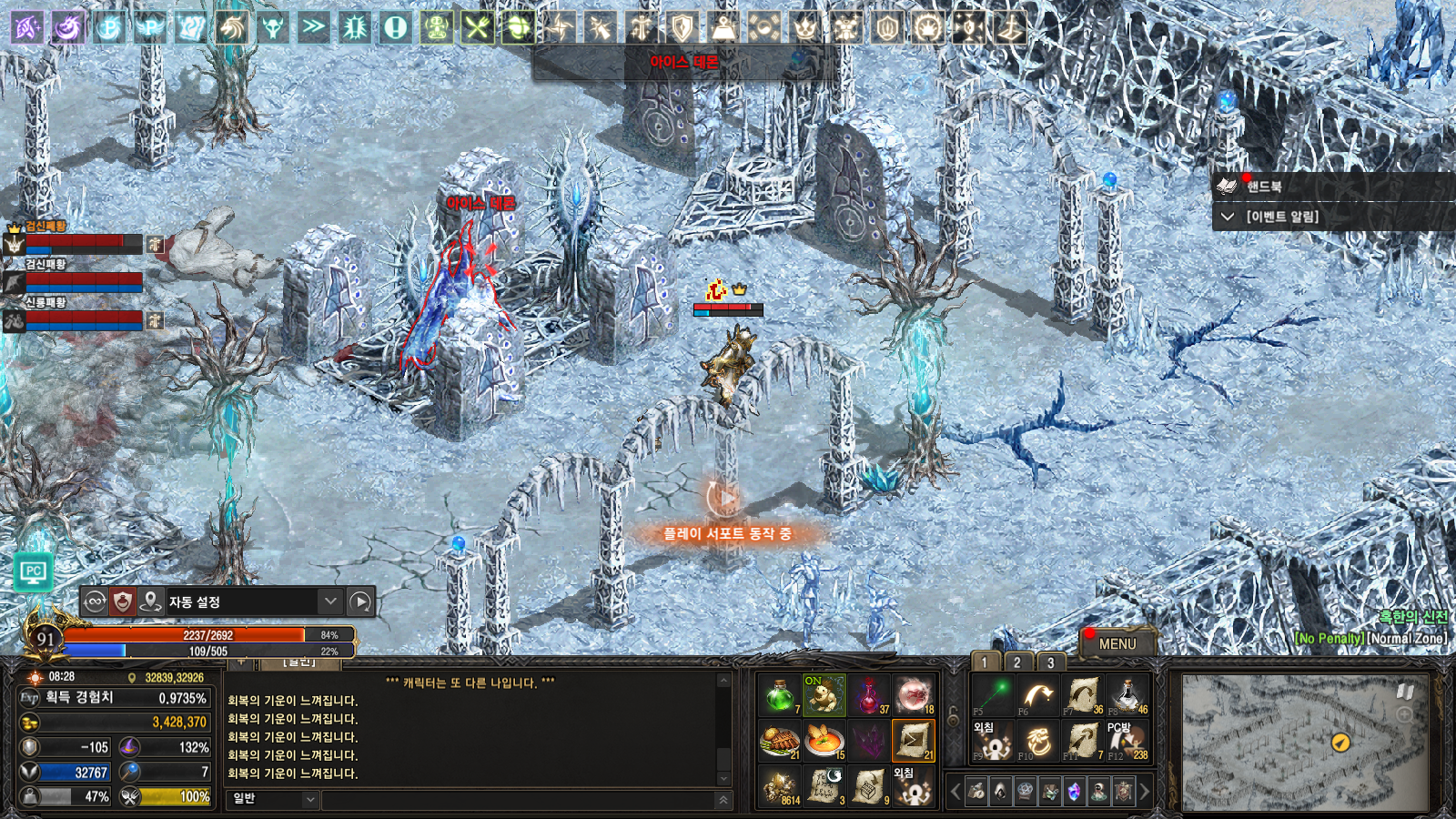Select the orange soup bowl slot
The width and height of the screenshot is (1456, 819).
(x=824, y=742)
